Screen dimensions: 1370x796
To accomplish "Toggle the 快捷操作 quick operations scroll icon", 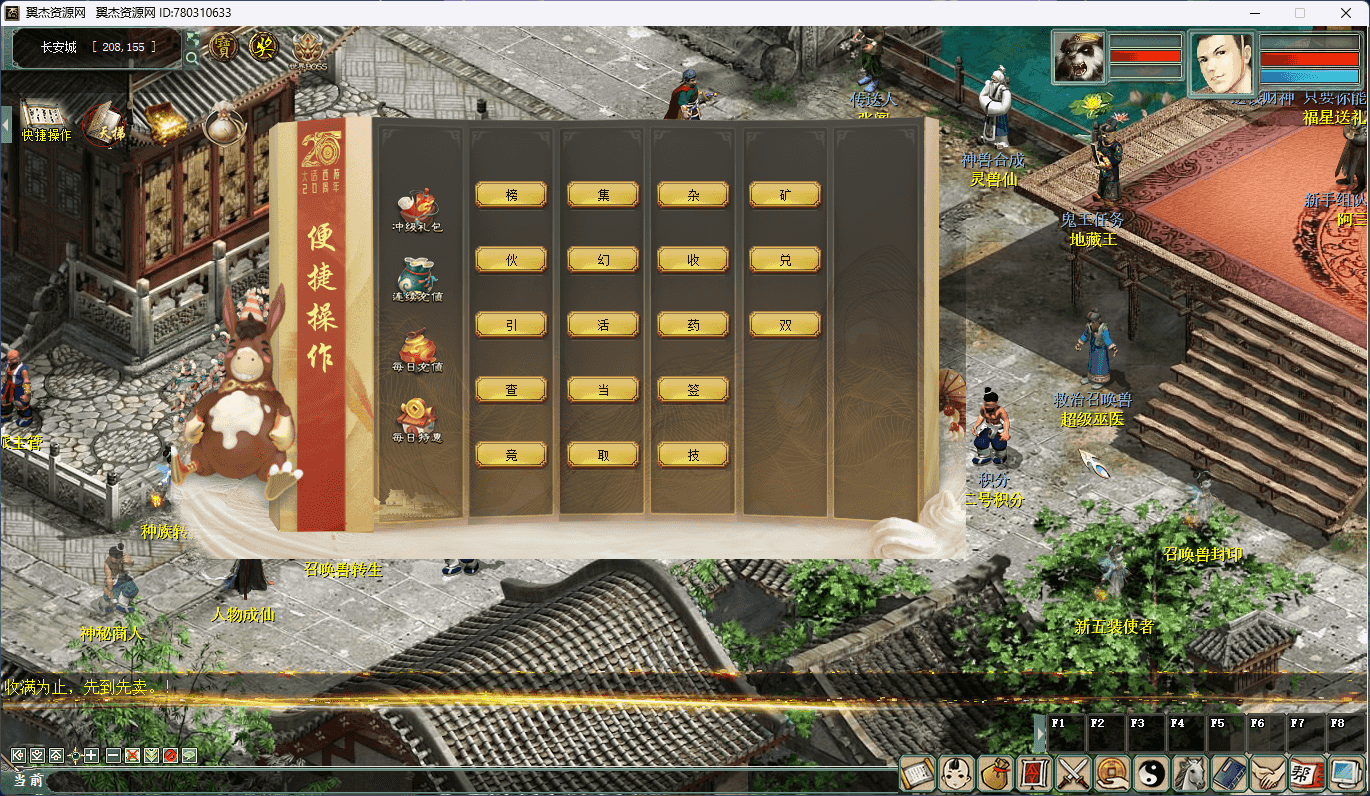I will click(x=44, y=121).
